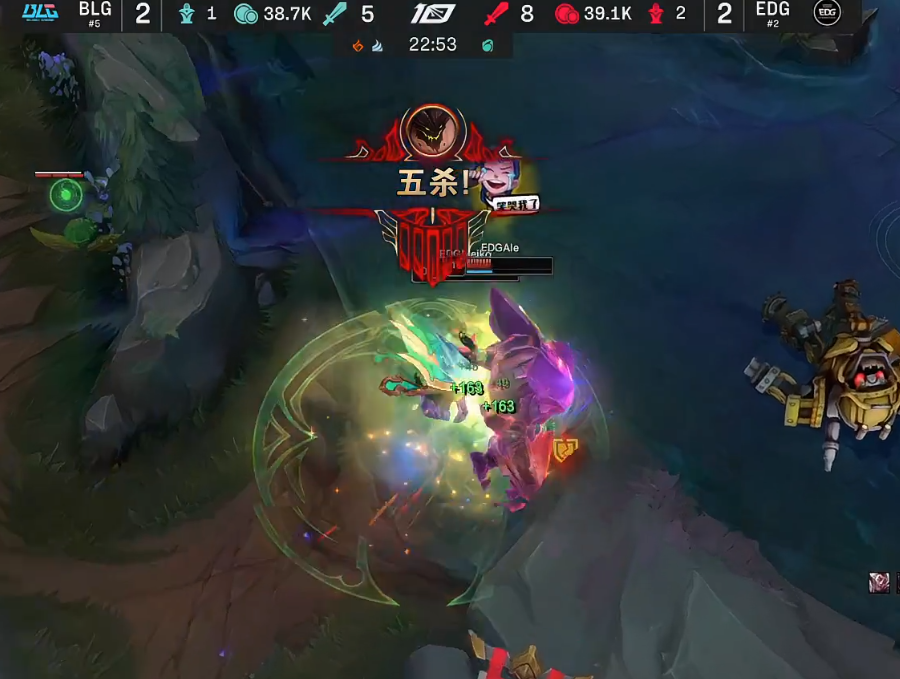Click the EDG team logo

pyautogui.click(x=826, y=12)
